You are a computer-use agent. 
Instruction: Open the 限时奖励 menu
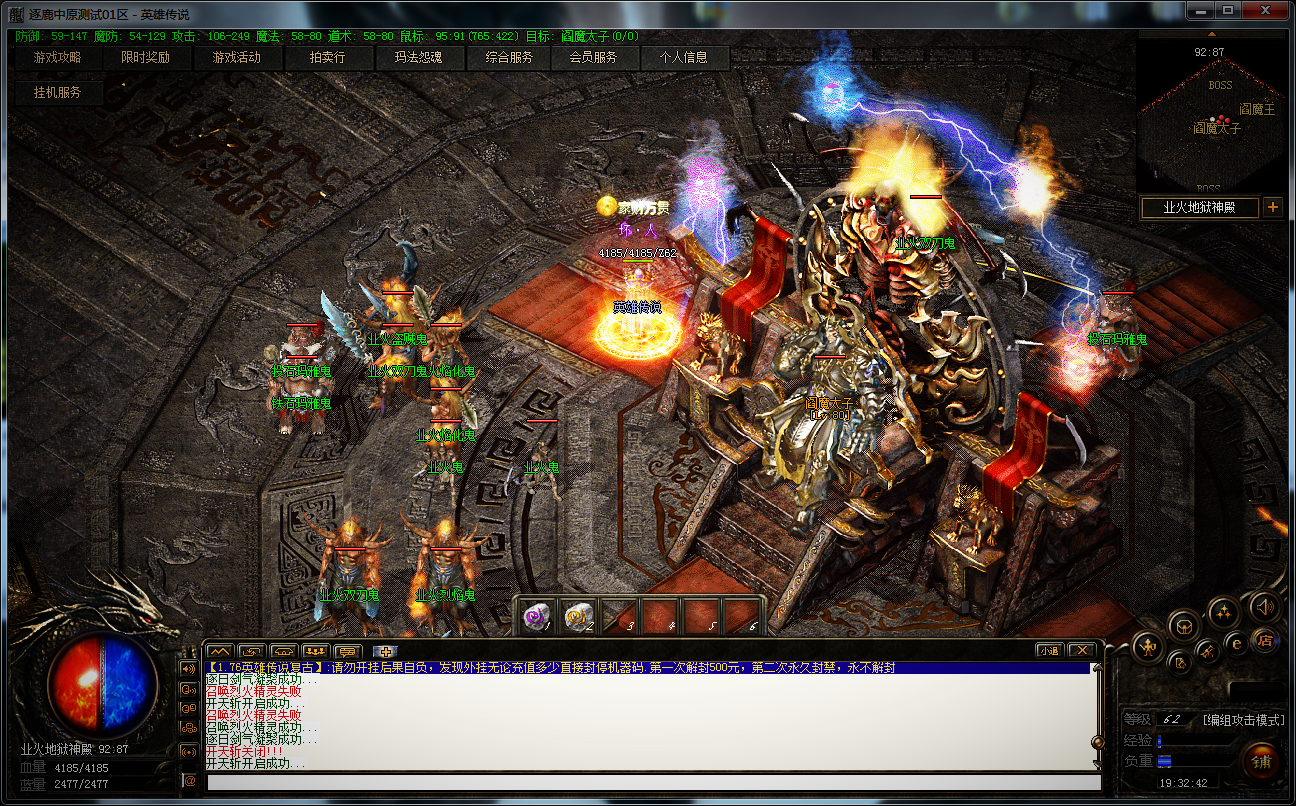click(146, 58)
